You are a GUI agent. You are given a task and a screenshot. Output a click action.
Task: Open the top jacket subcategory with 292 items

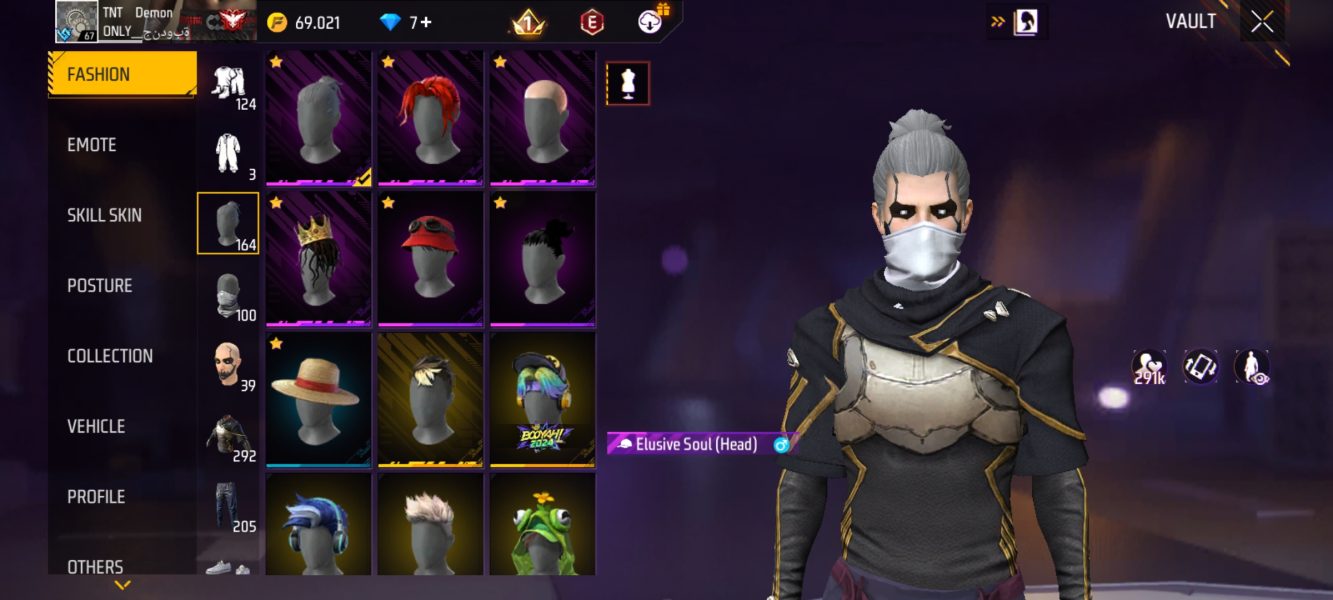(229, 437)
